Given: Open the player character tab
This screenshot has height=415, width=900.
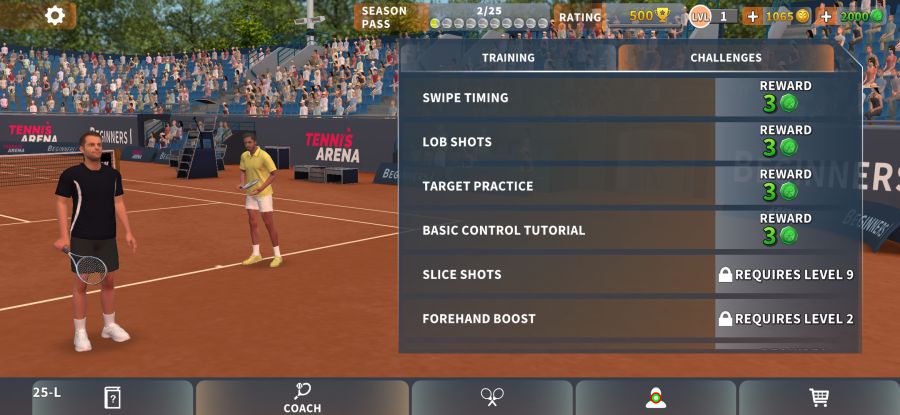Looking at the screenshot, I should coord(656,398).
